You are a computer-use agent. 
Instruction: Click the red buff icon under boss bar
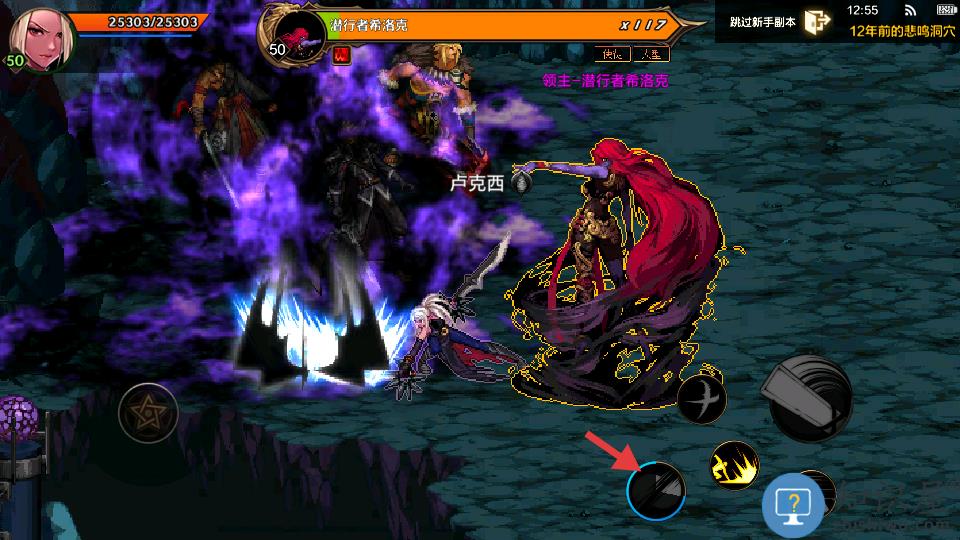pos(340,55)
